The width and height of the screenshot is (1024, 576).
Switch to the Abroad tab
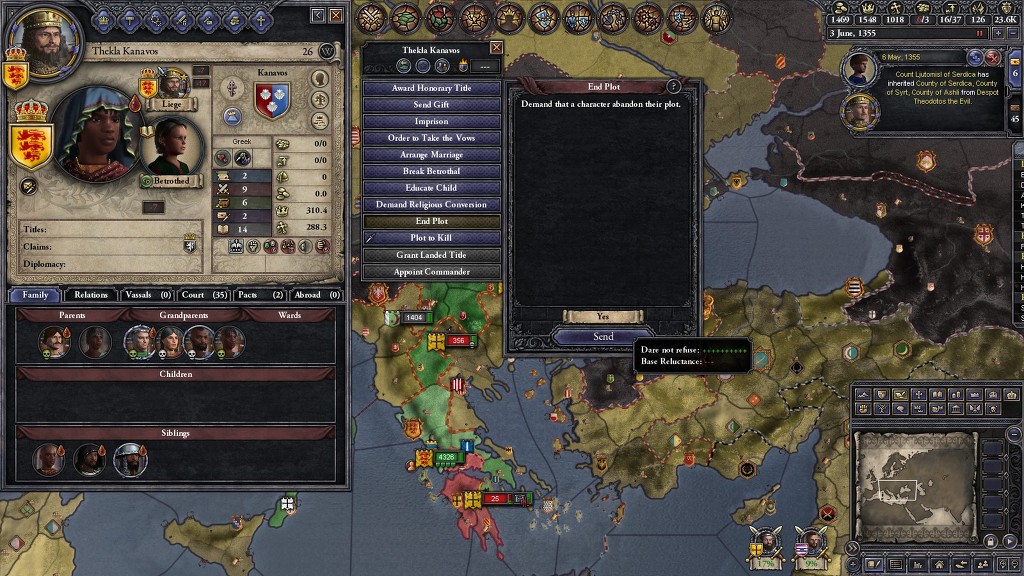coord(315,295)
